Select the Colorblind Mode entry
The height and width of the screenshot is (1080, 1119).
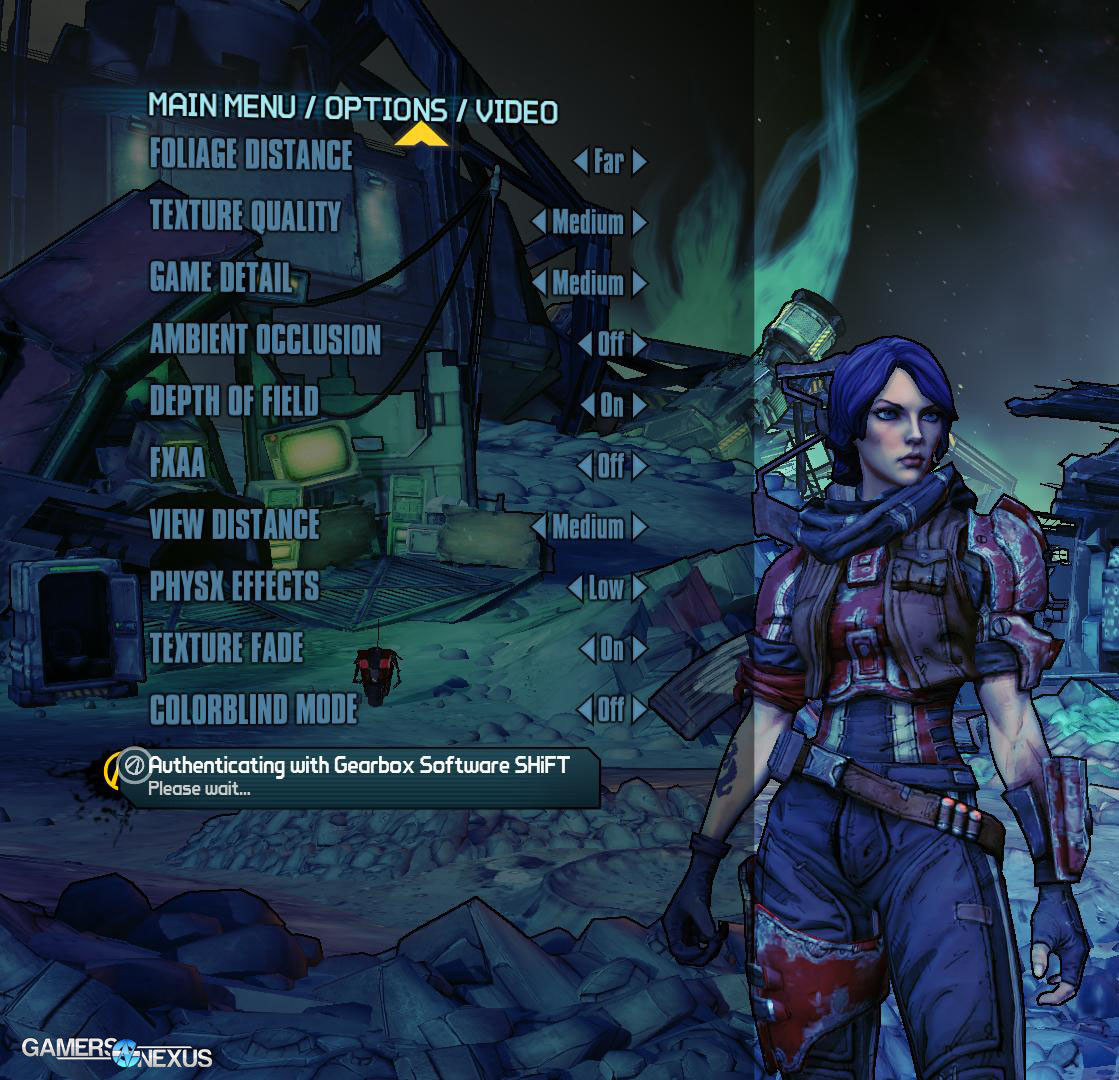point(253,709)
